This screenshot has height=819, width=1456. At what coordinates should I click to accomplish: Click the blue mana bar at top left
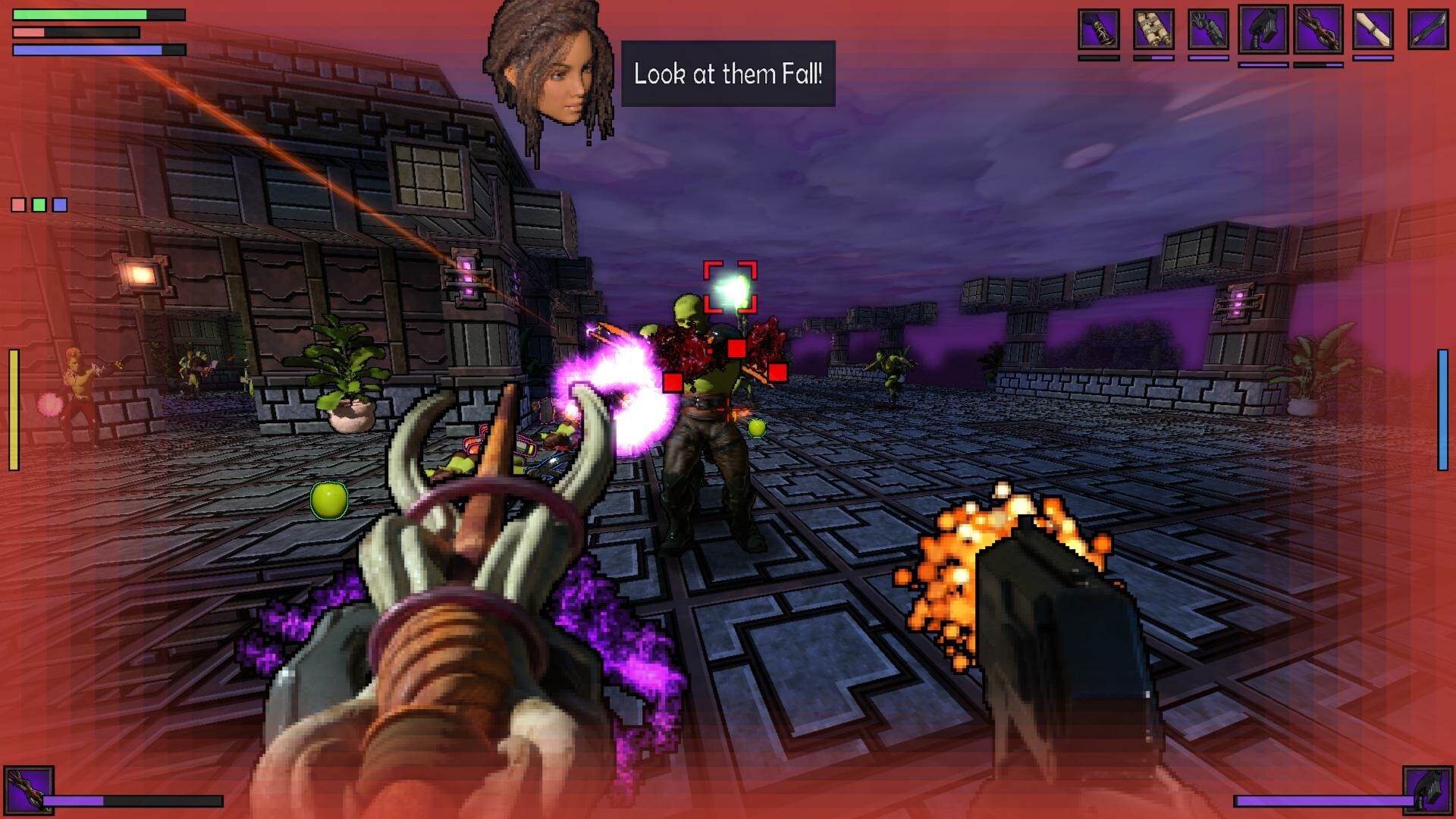87,49
